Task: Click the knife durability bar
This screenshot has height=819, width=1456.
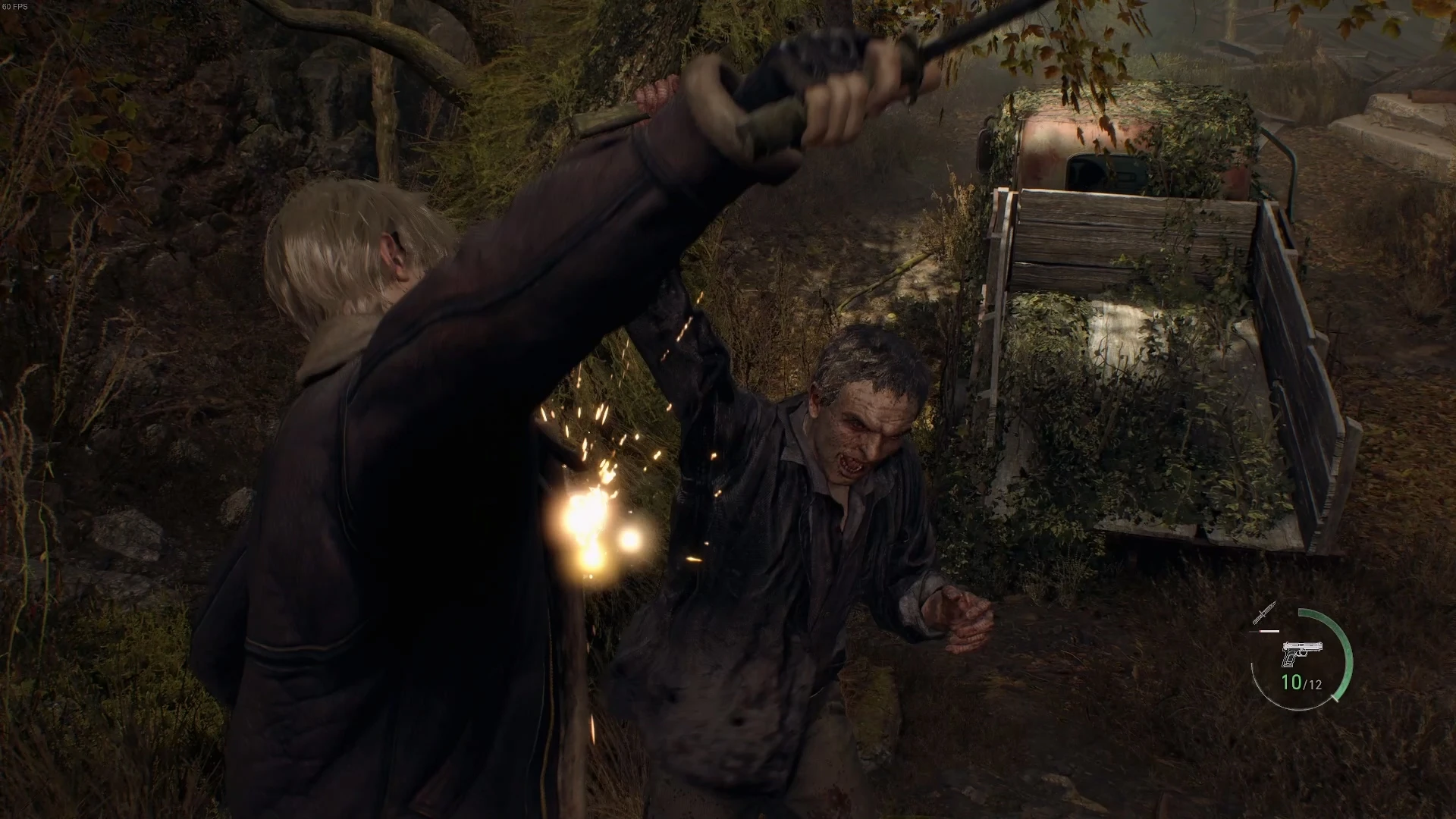Action: tap(1268, 631)
